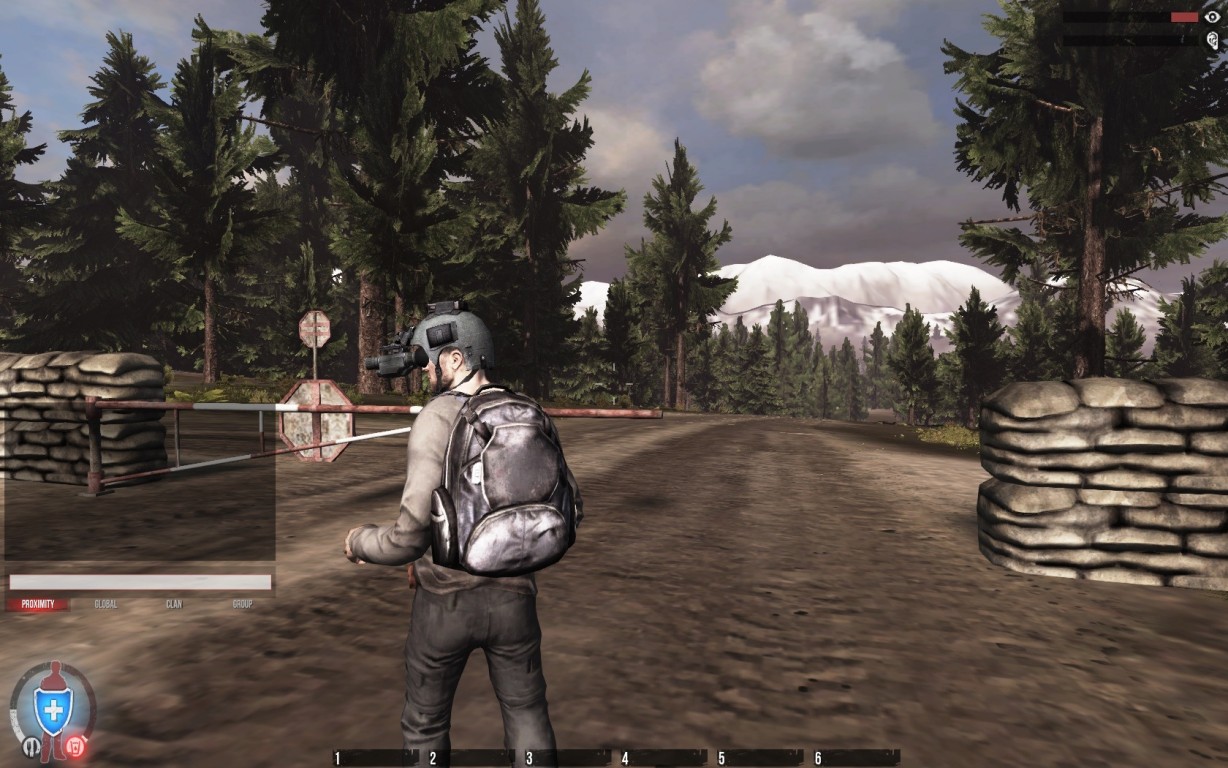Choose hotbar slot 6
Screen dimensions: 1228x768
pyautogui.click(x=855, y=758)
